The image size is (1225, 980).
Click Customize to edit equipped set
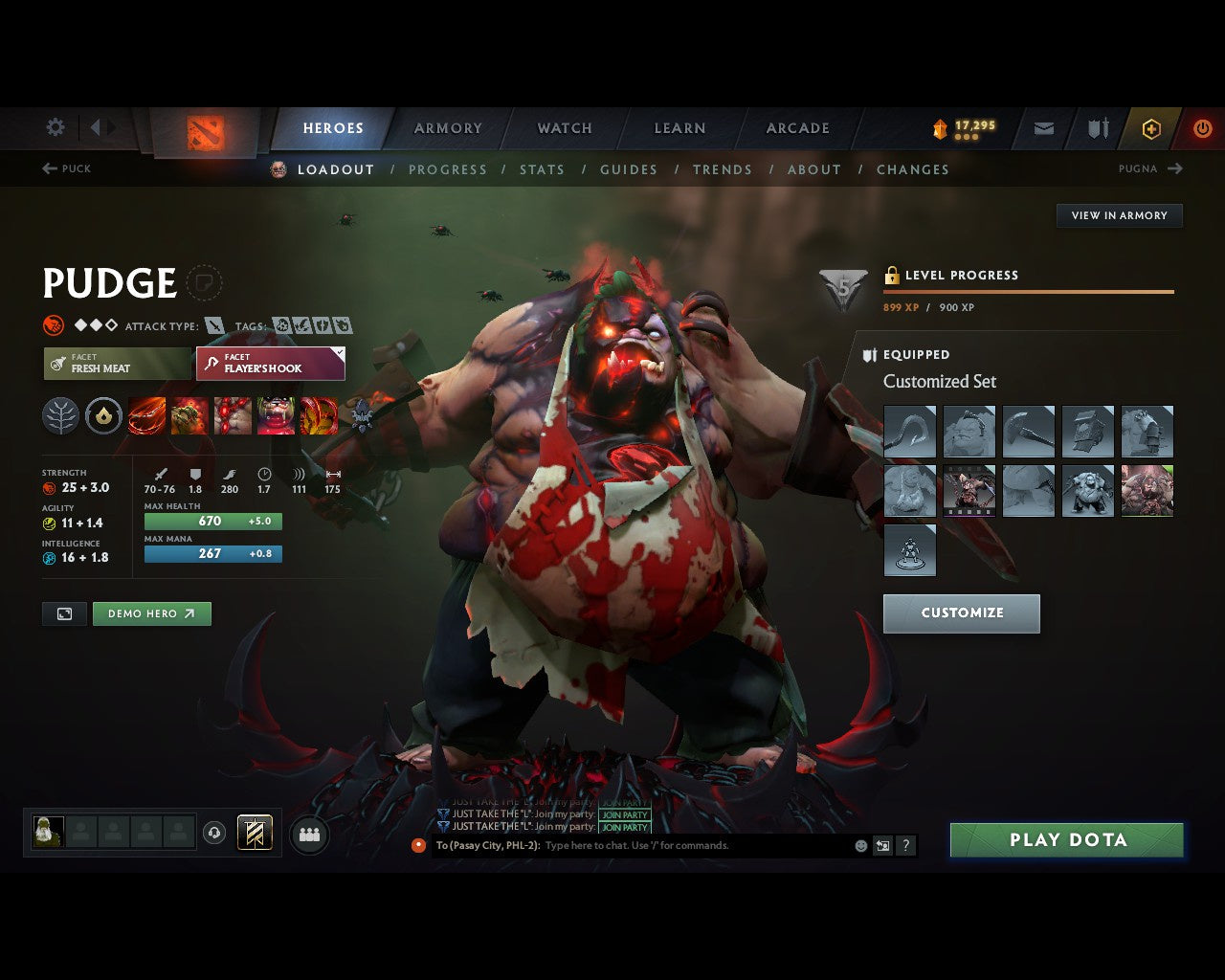point(962,613)
